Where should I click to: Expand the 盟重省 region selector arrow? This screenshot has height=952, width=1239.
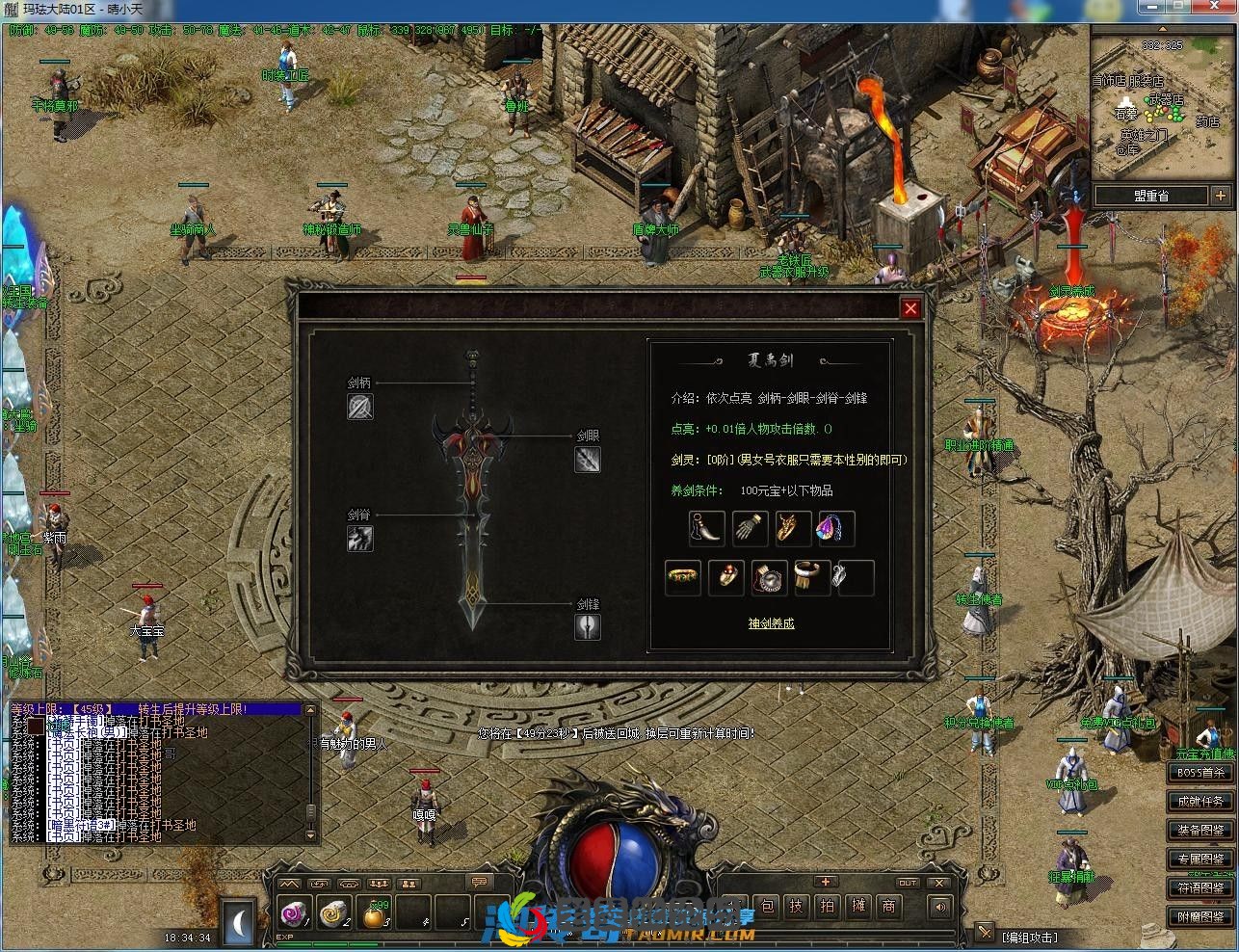(1222, 195)
